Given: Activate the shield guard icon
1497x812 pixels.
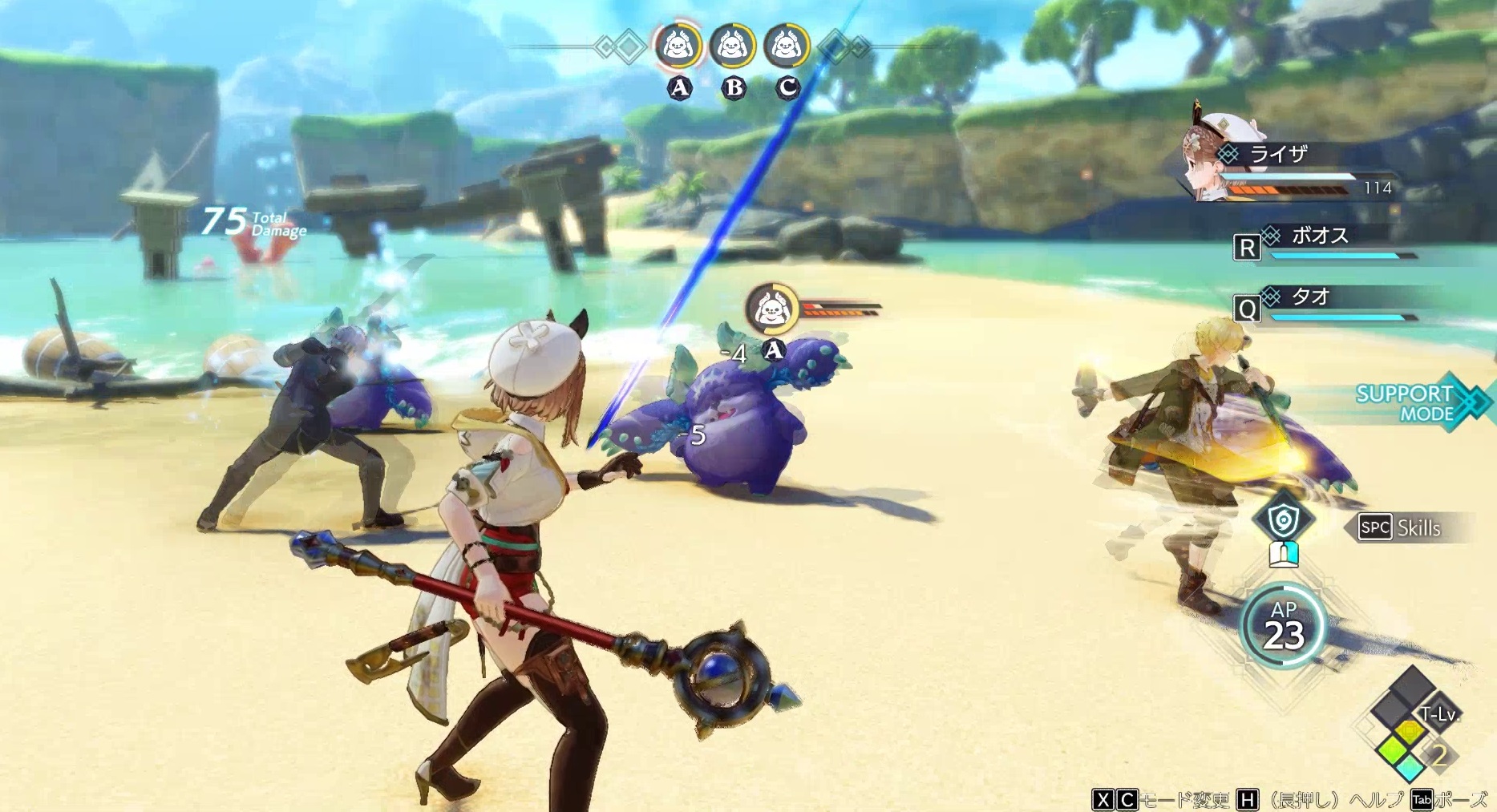Looking at the screenshot, I should [x=1284, y=519].
